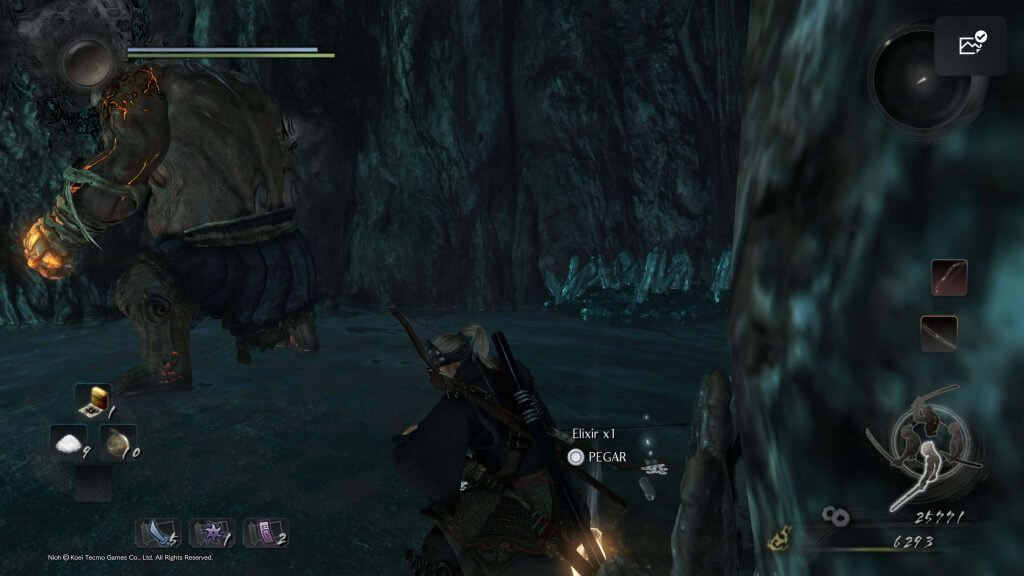The width and height of the screenshot is (1024, 576).
Task: Select the round stone item slot
Action: [x=120, y=441]
